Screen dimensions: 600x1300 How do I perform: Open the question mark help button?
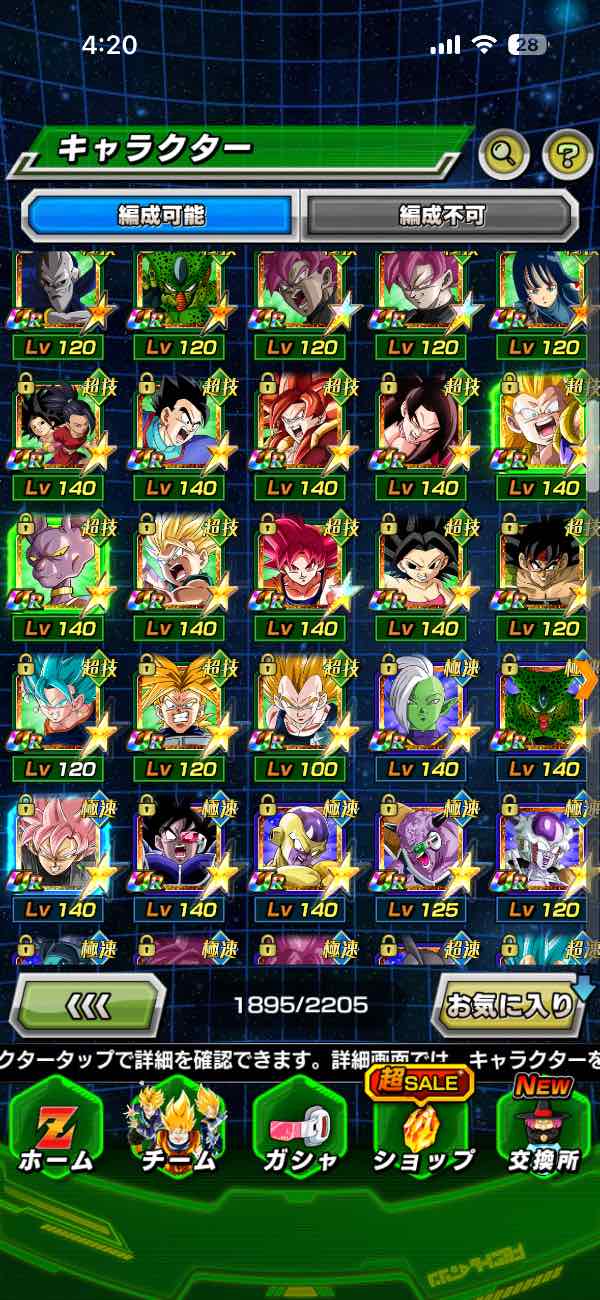coord(567,153)
